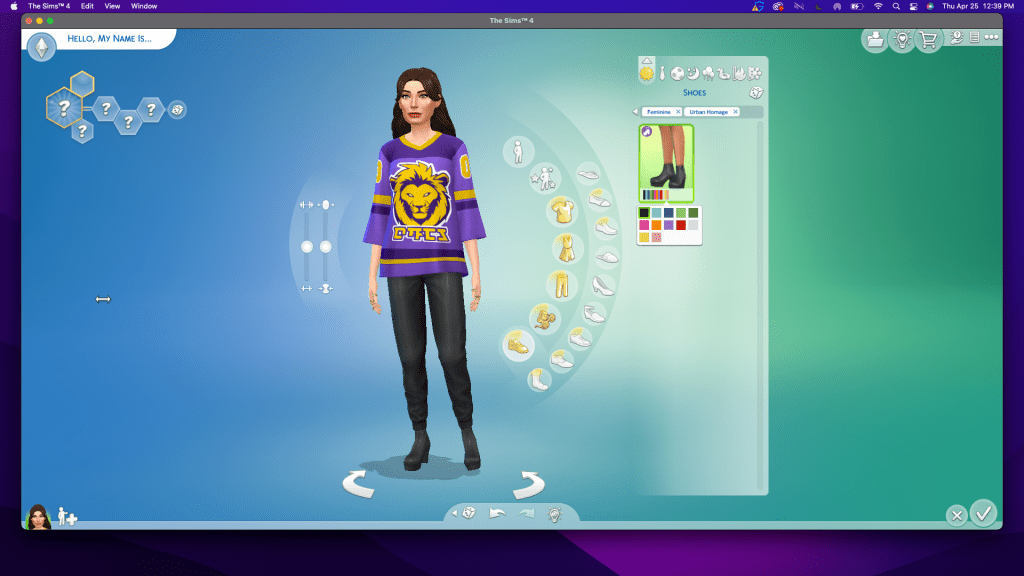Screen dimensions: 1024x576
Task: Randomize shoes with the dice icon
Action: click(x=756, y=92)
